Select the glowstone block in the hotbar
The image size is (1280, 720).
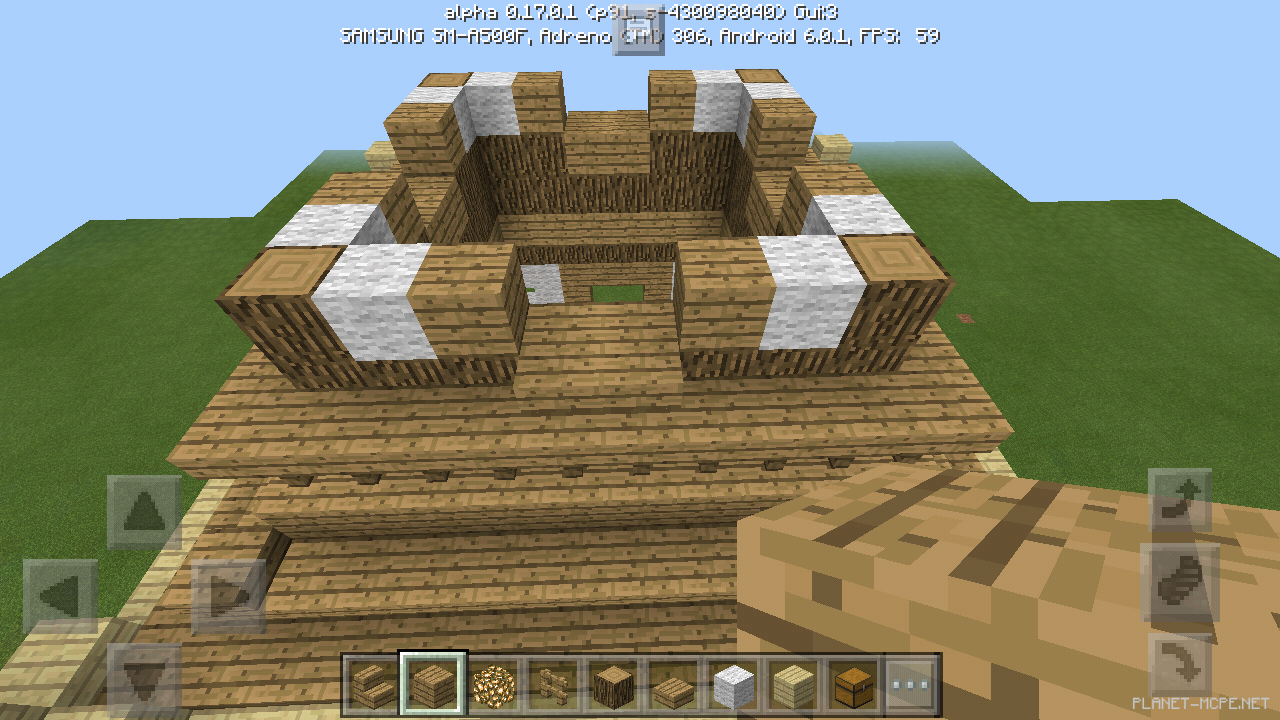point(494,675)
